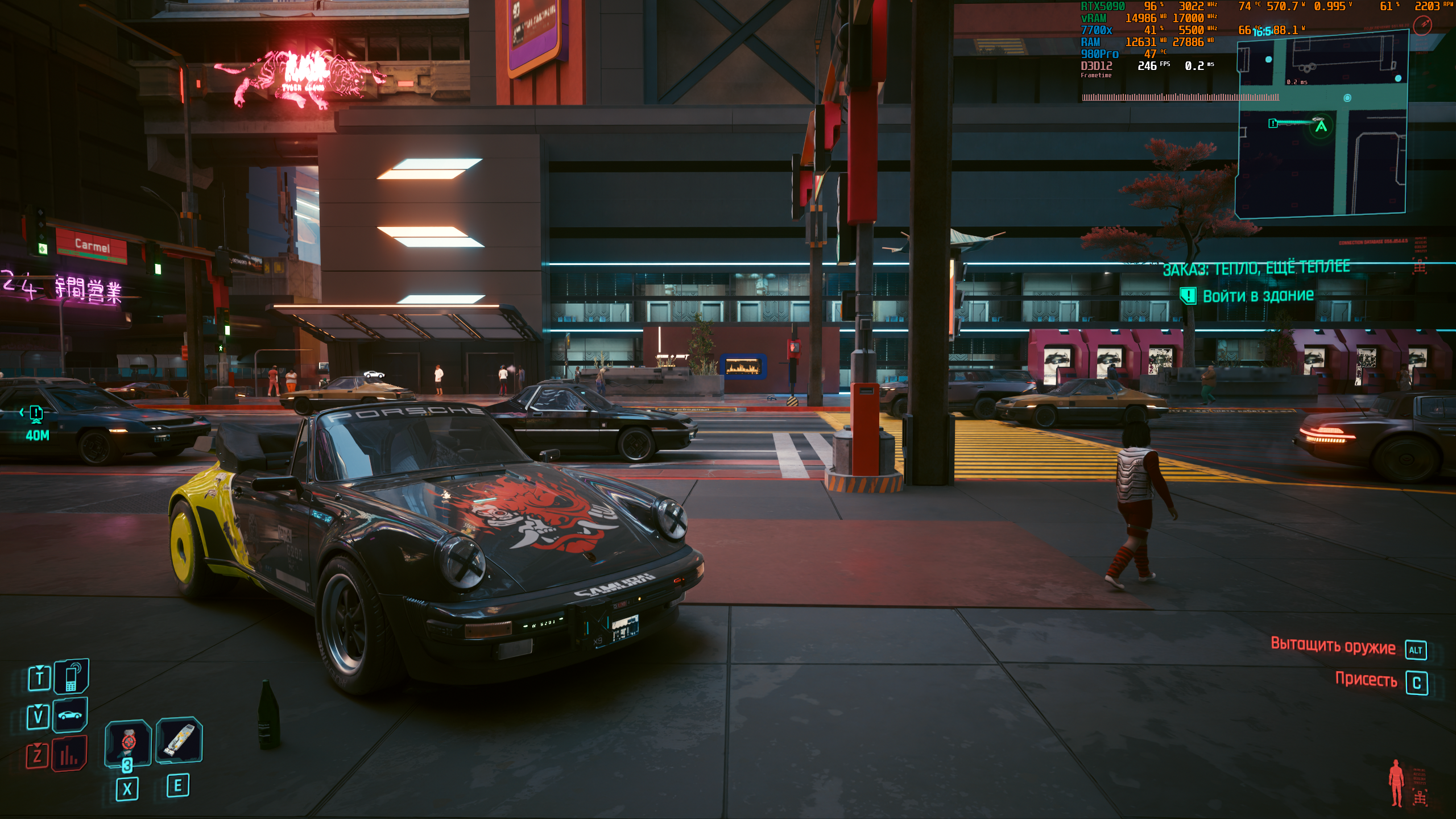This screenshot has width=1456, height=819.
Task: Click the red character silhouette status icon
Action: (1396, 783)
